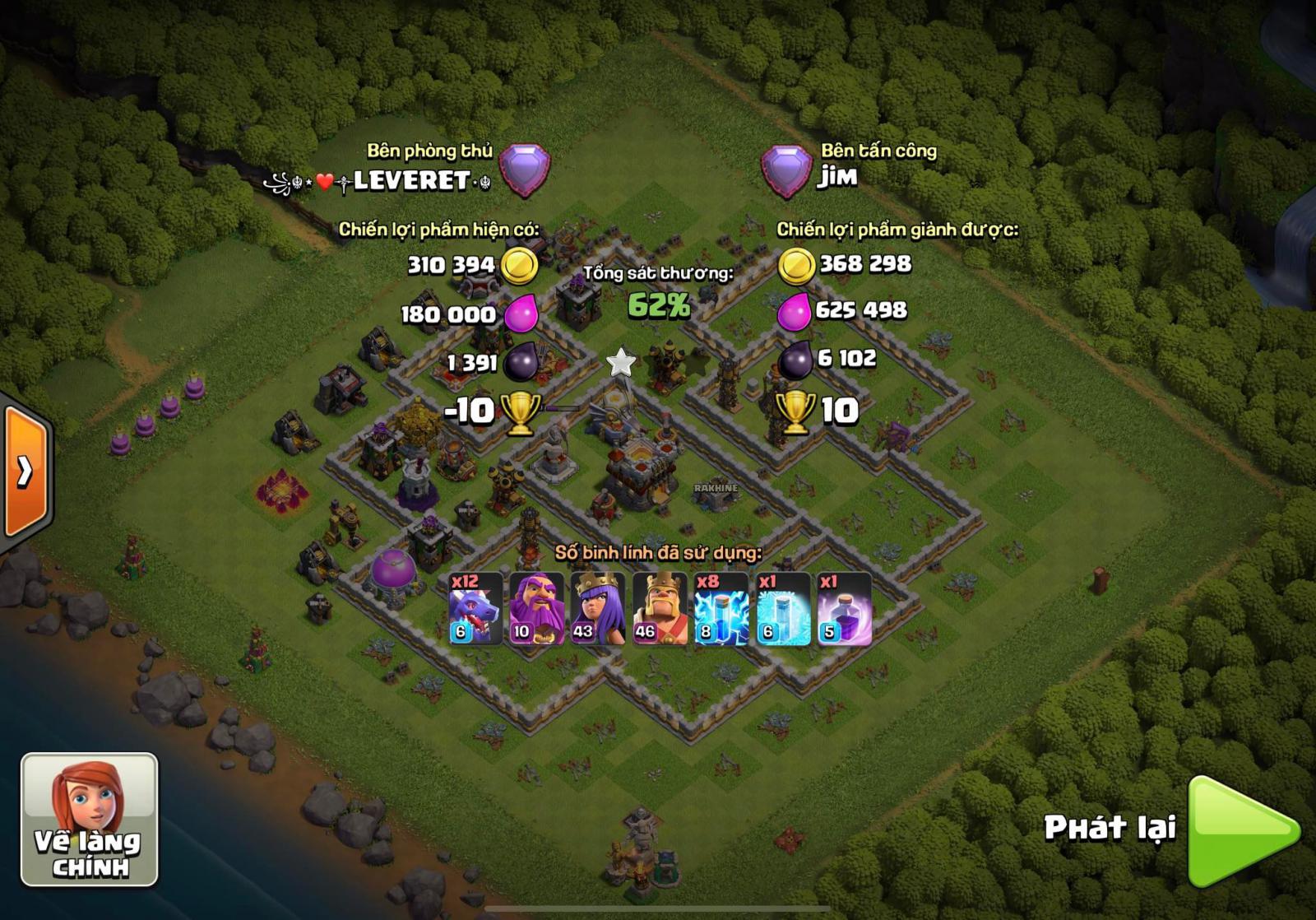Select the Rage spell card

pyautogui.click(x=844, y=609)
